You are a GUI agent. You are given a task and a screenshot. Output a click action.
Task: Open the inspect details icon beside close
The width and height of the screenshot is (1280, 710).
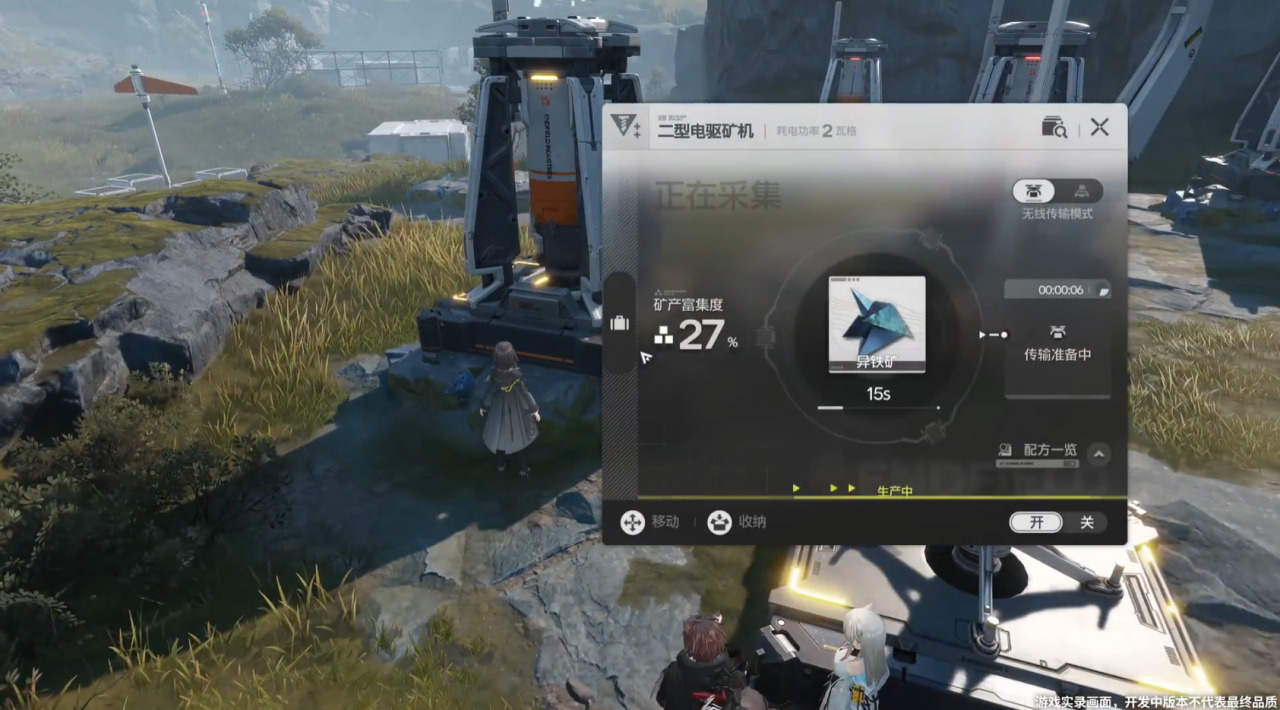[1054, 127]
